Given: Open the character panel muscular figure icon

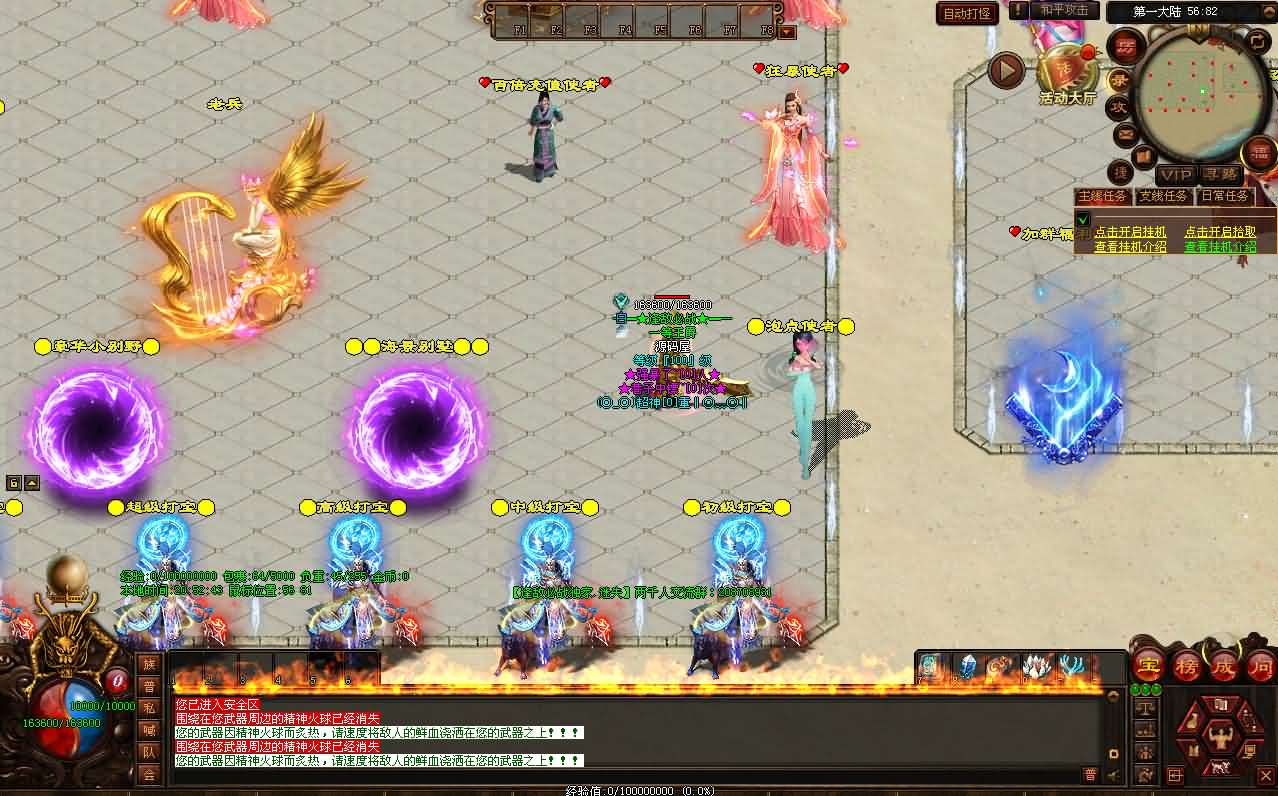Looking at the screenshot, I should click(1218, 739).
